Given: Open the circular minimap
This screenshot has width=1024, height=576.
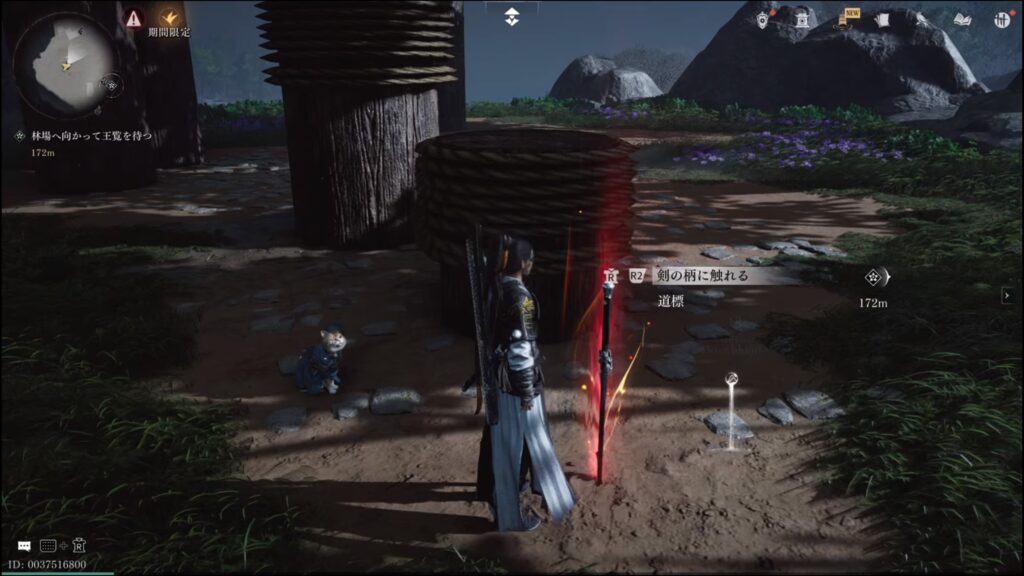Looking at the screenshot, I should [x=61, y=61].
